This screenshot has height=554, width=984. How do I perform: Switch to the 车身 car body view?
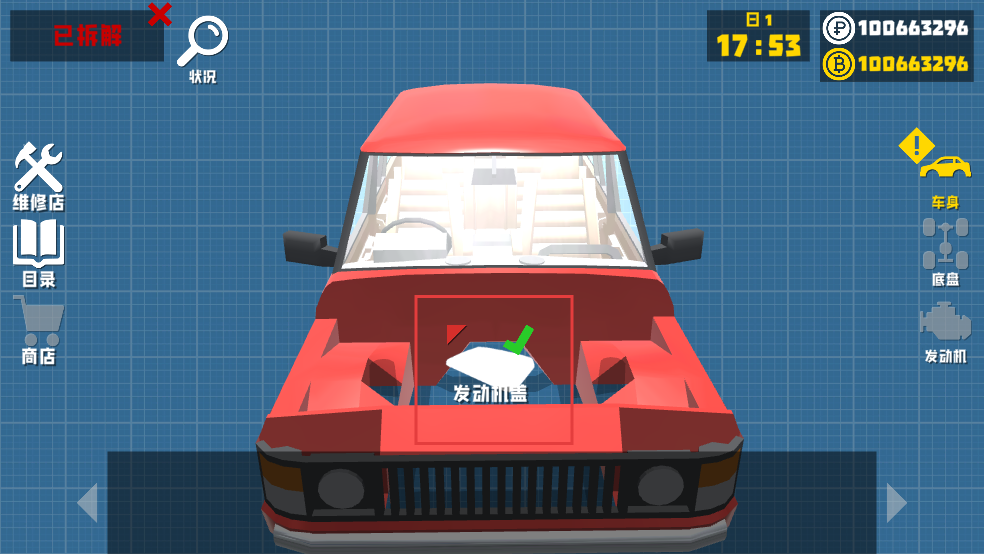945,176
